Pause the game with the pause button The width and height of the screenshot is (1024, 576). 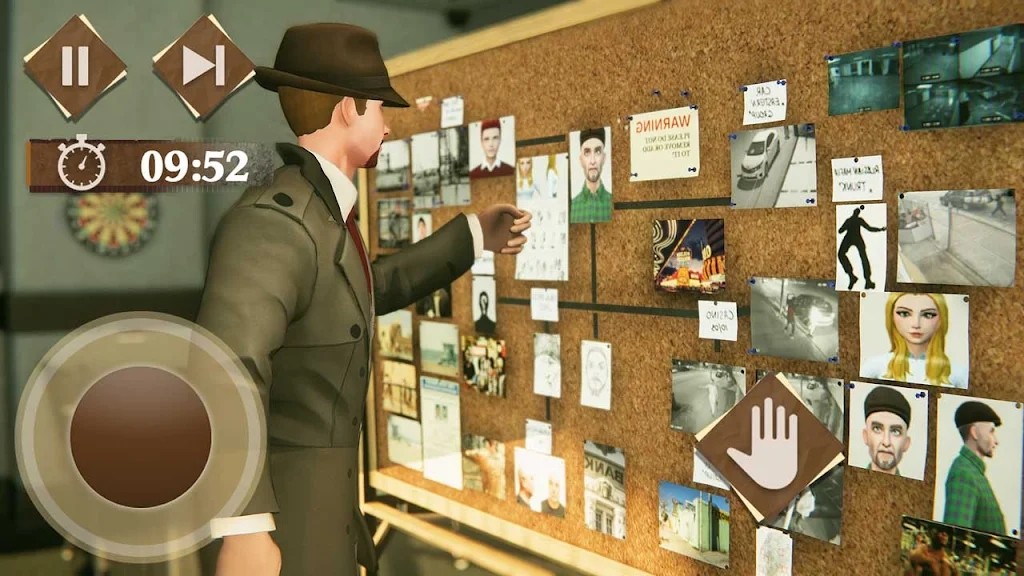click(75, 66)
